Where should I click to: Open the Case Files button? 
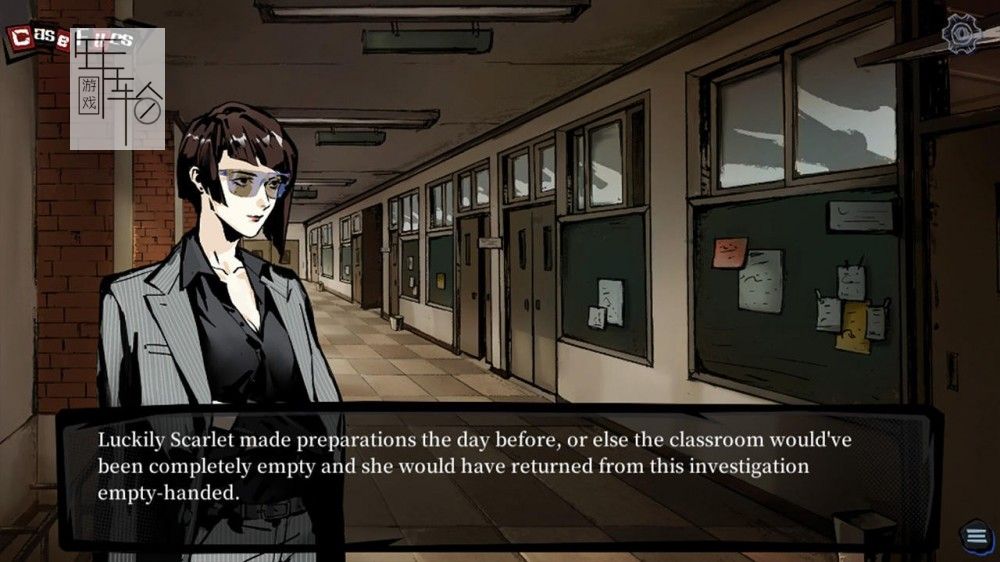point(40,40)
